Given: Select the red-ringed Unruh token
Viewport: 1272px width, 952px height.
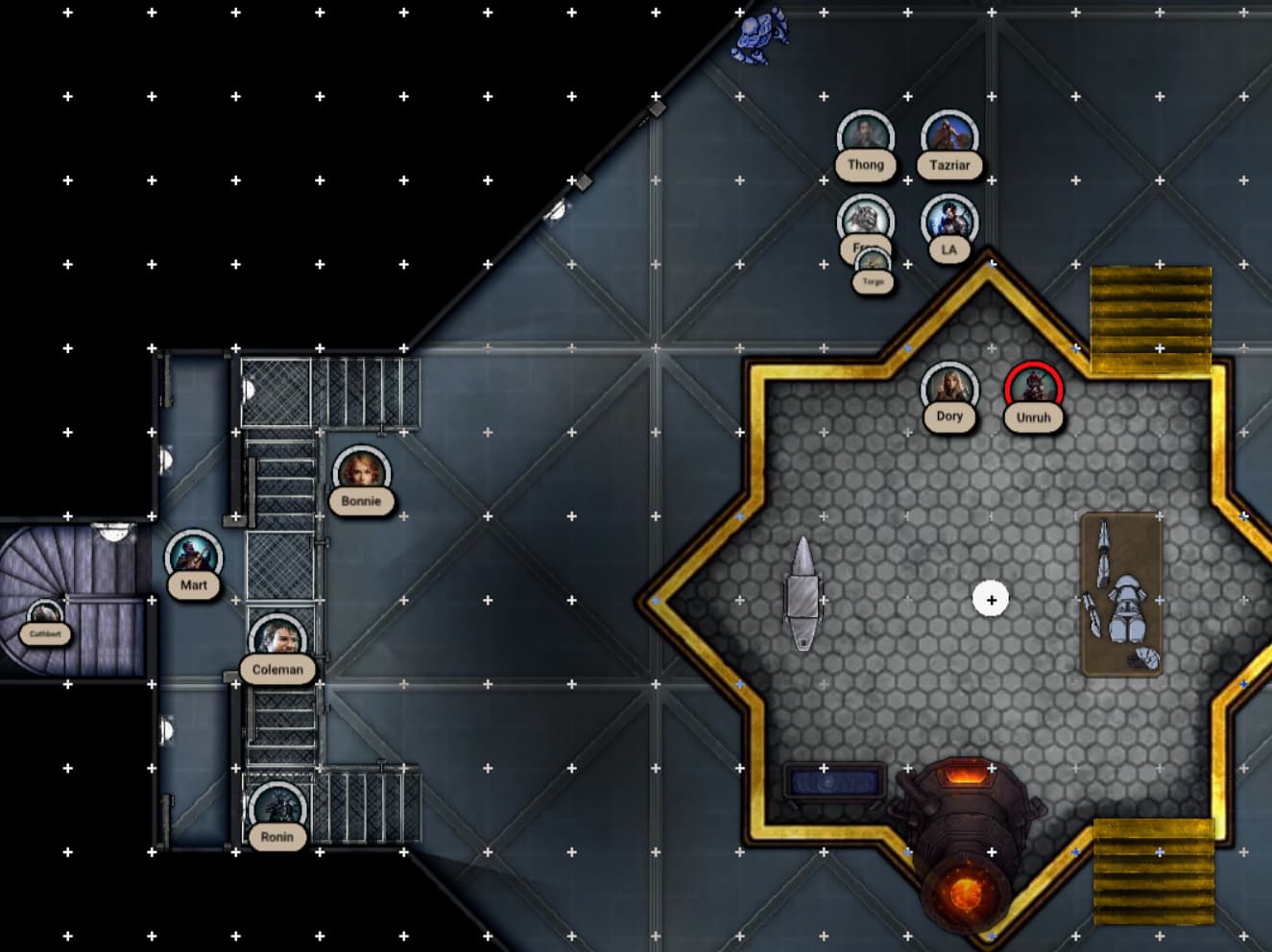Looking at the screenshot, I should pyautogui.click(x=1033, y=391).
